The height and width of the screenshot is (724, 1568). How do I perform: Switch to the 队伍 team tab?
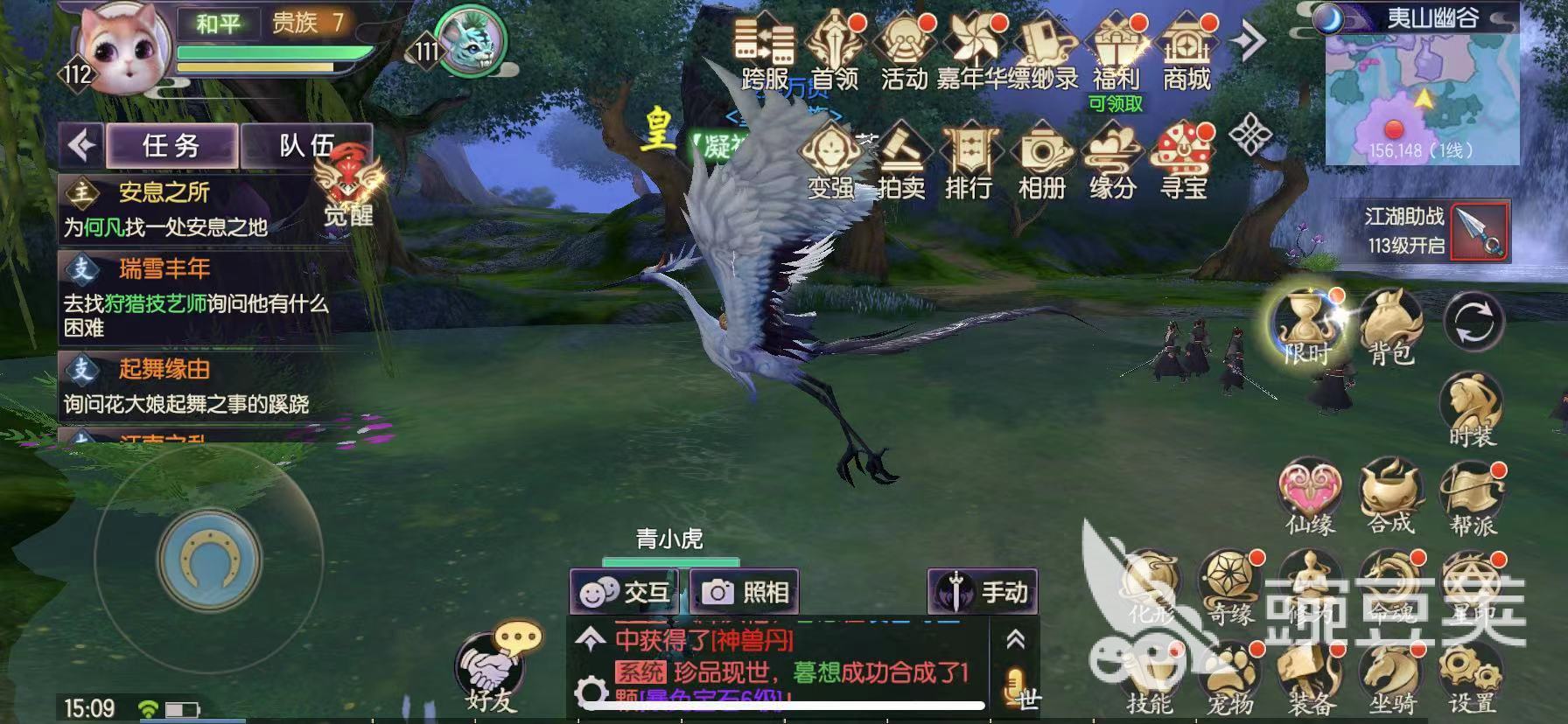click(304, 145)
